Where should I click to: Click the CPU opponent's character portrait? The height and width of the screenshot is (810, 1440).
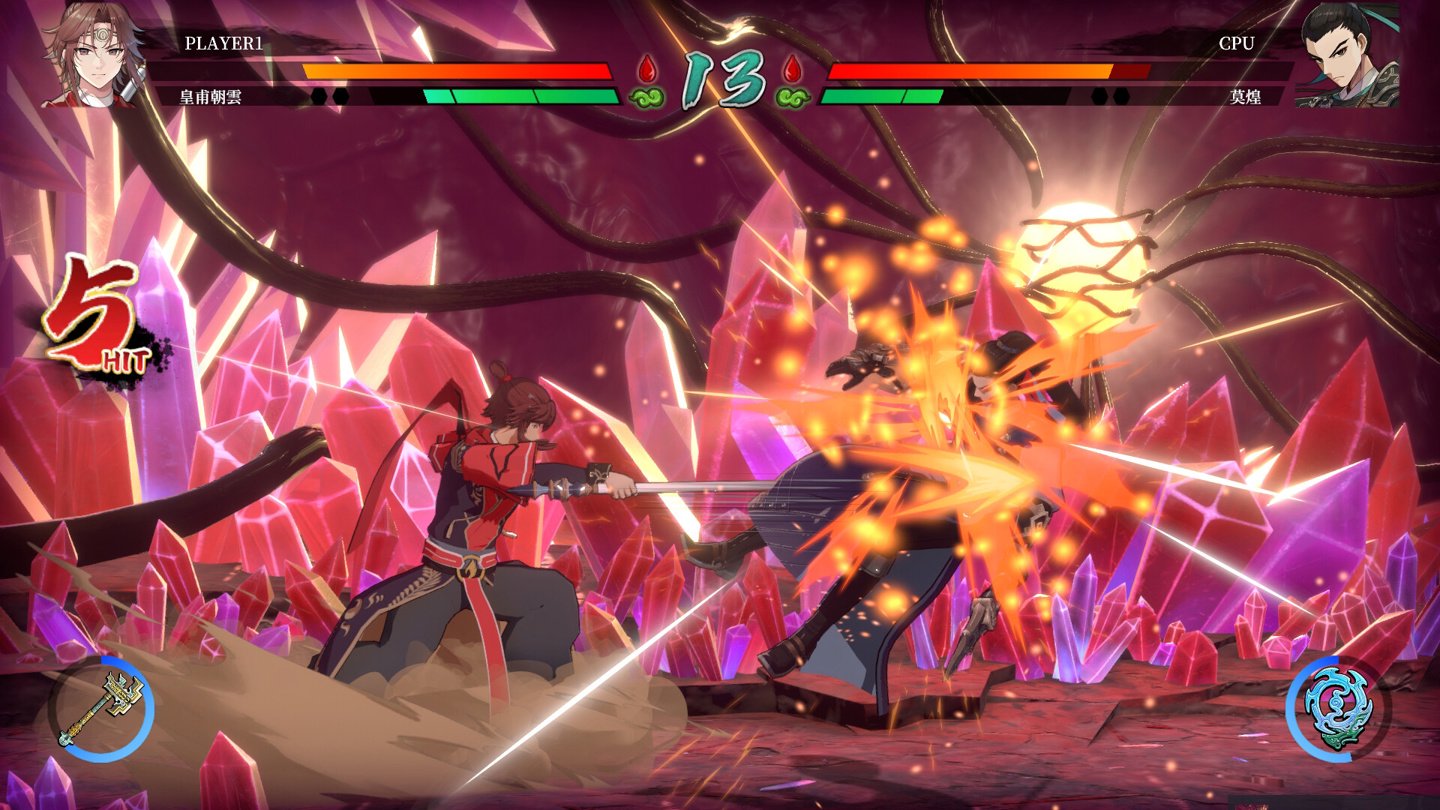coord(1346,55)
